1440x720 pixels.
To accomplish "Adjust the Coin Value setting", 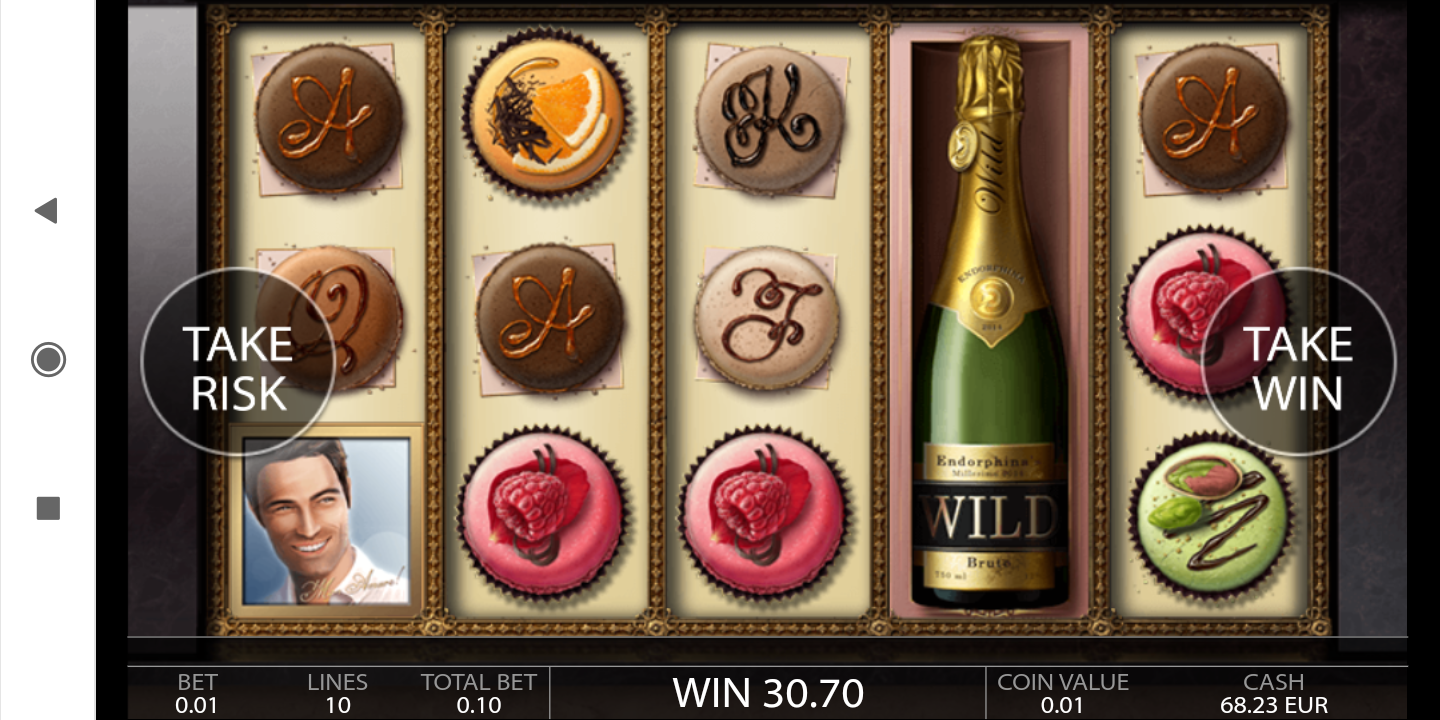I will (1062, 693).
